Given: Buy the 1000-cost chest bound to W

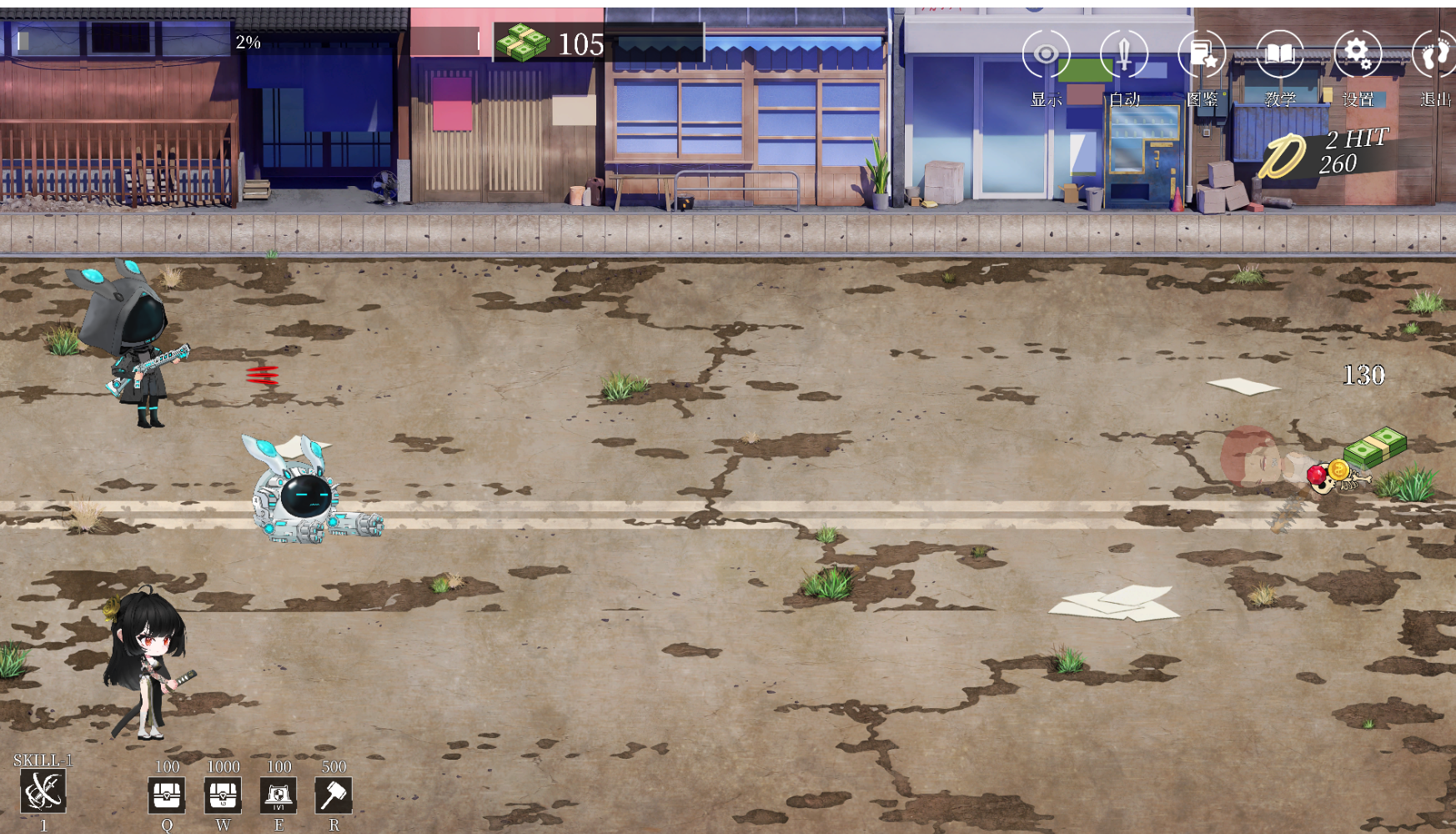Looking at the screenshot, I should pos(222,795).
